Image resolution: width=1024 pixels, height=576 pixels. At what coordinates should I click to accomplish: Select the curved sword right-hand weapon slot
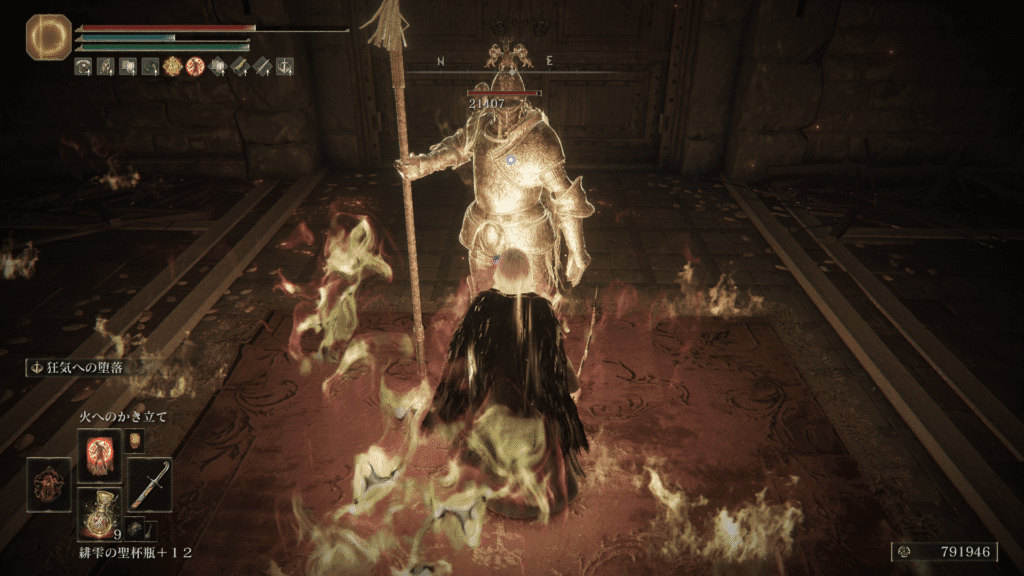tap(149, 485)
